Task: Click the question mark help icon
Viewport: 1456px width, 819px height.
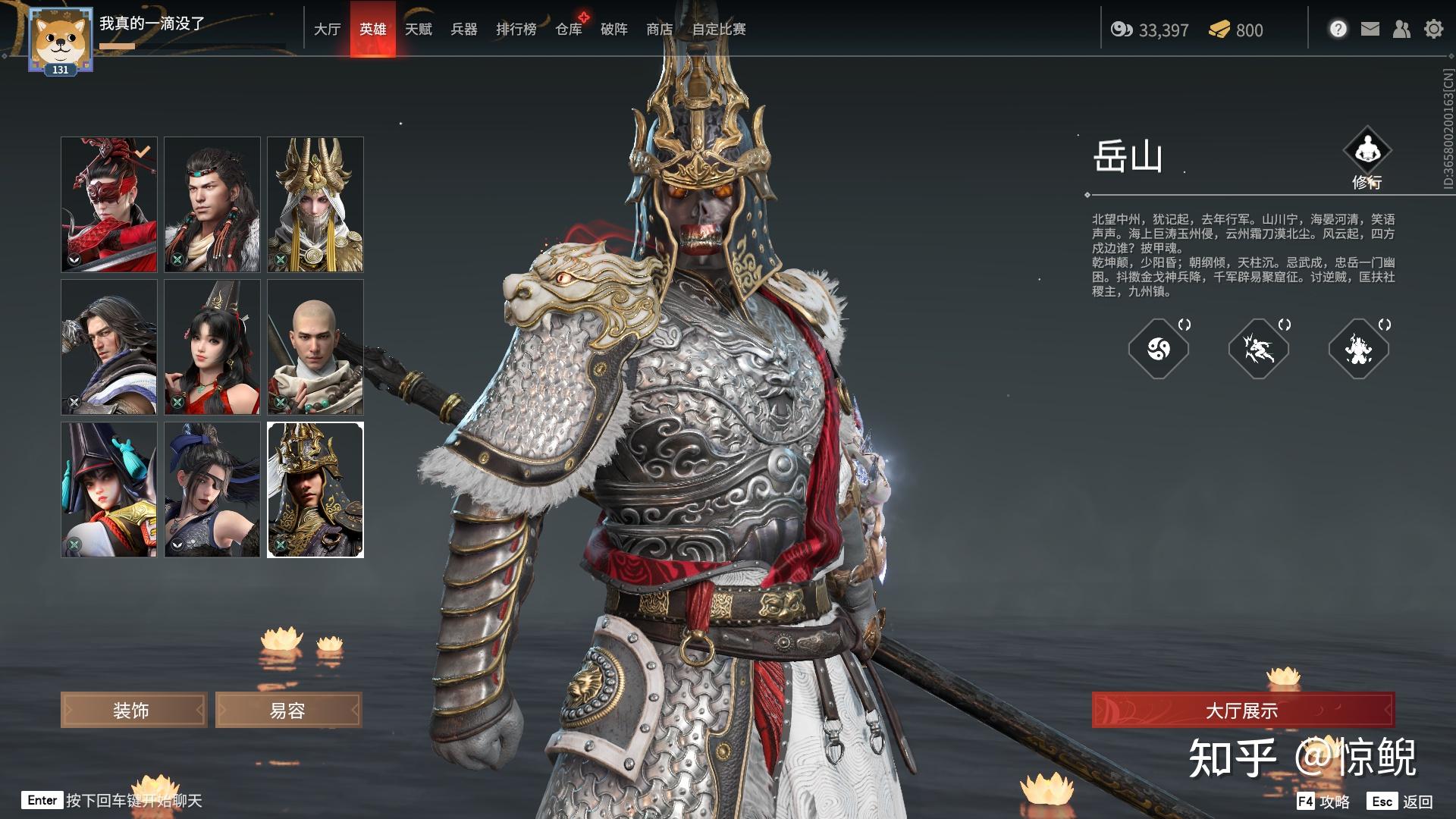Action: [x=1338, y=30]
